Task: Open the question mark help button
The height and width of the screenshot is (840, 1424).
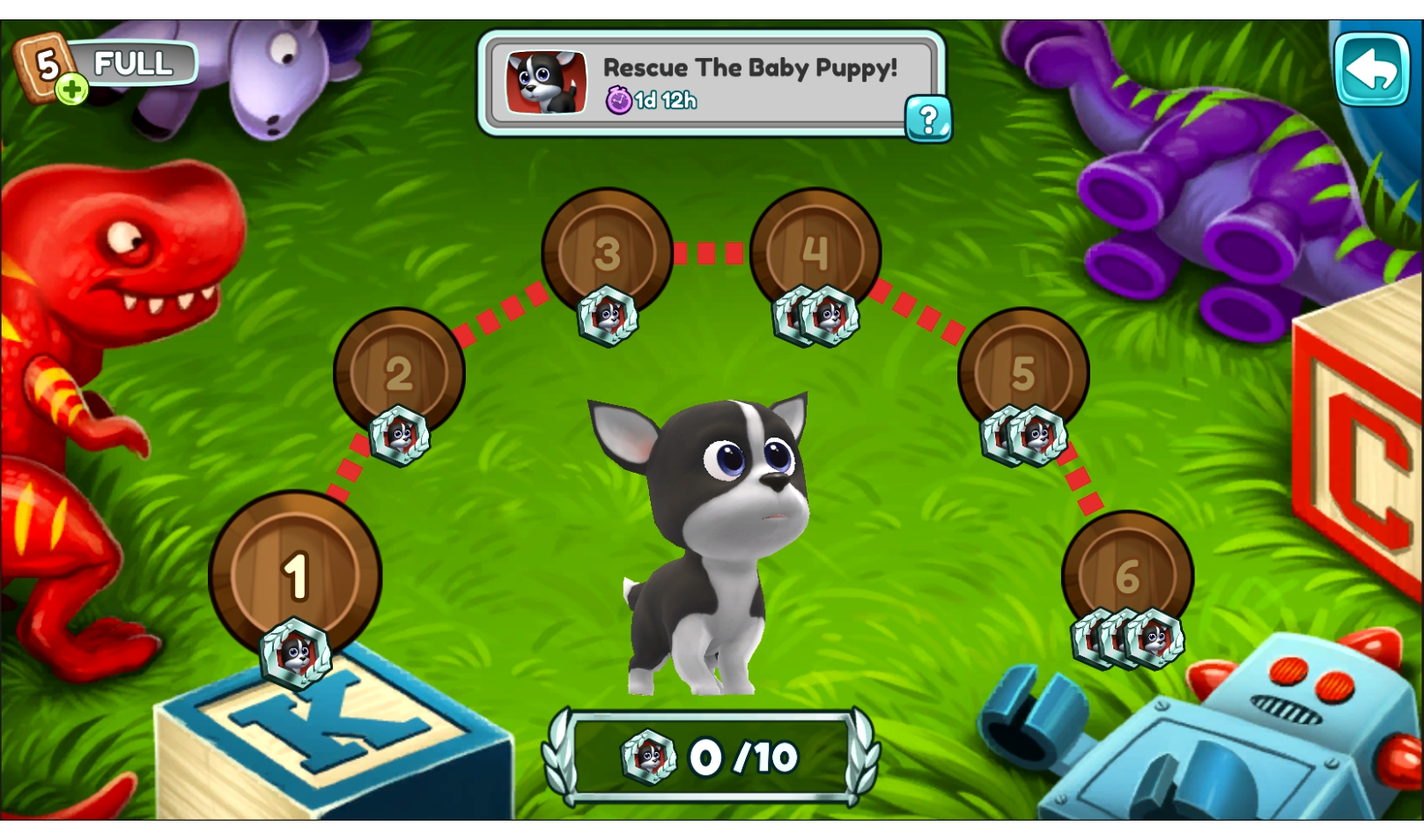Action: (928, 119)
